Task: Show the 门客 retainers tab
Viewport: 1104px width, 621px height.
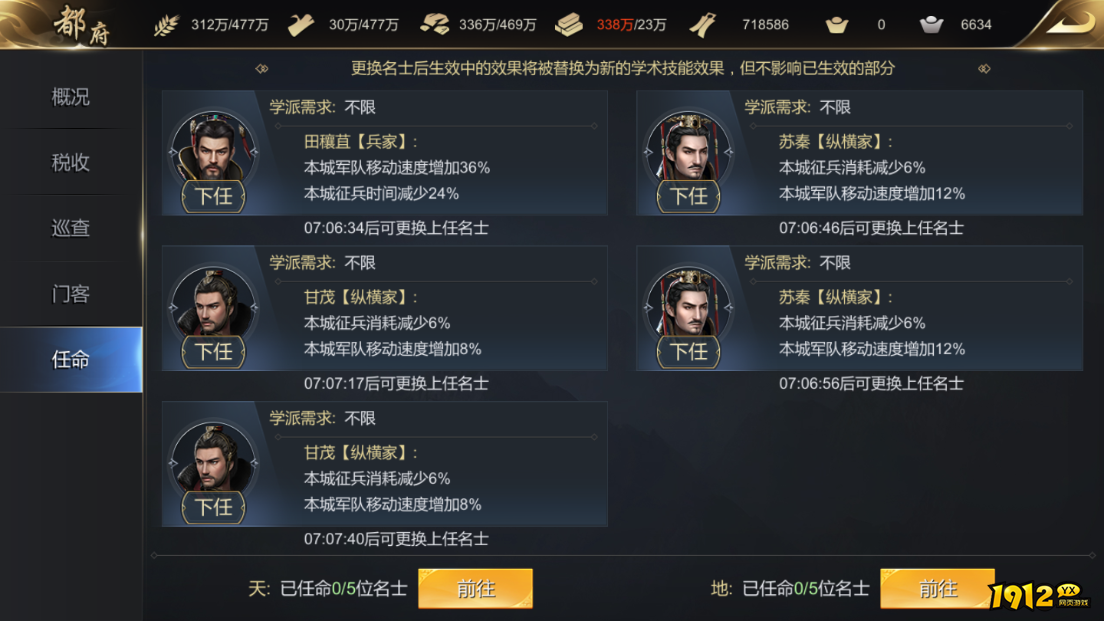Action: (71, 294)
